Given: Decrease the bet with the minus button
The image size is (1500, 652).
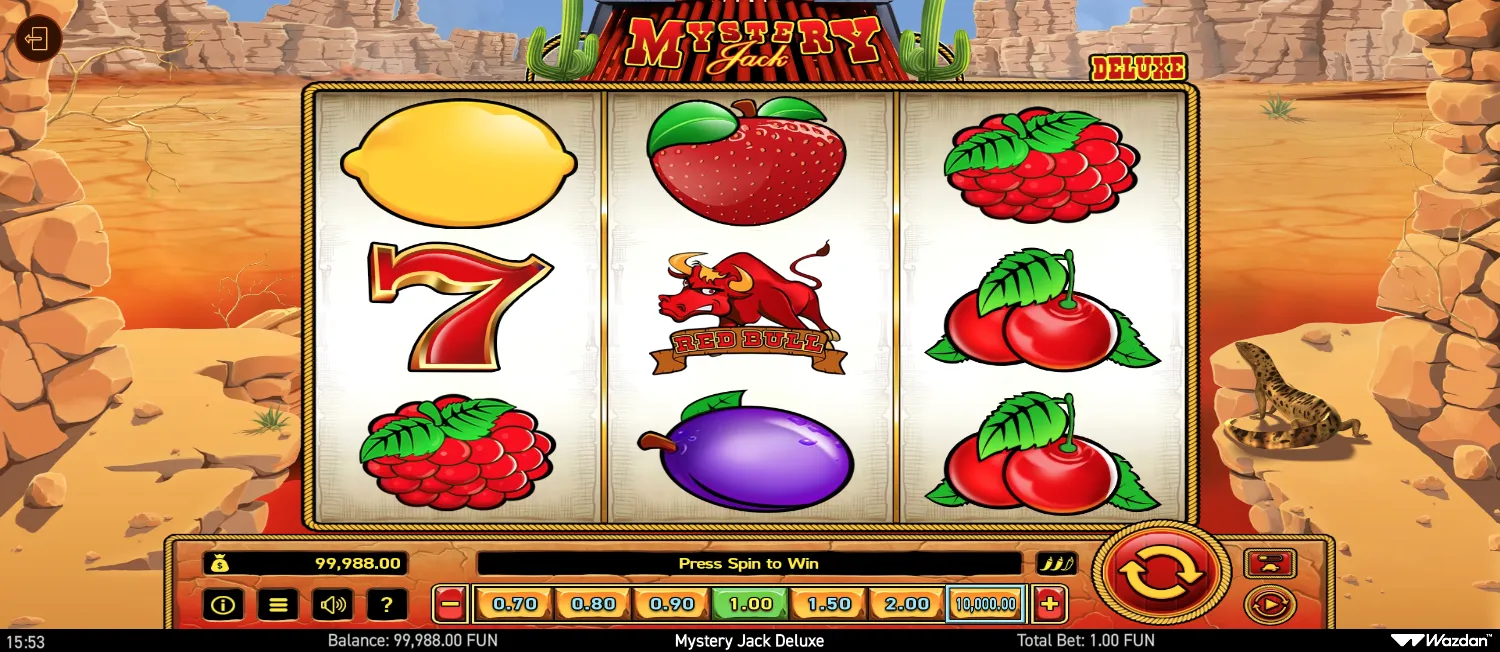Looking at the screenshot, I should (x=451, y=604).
